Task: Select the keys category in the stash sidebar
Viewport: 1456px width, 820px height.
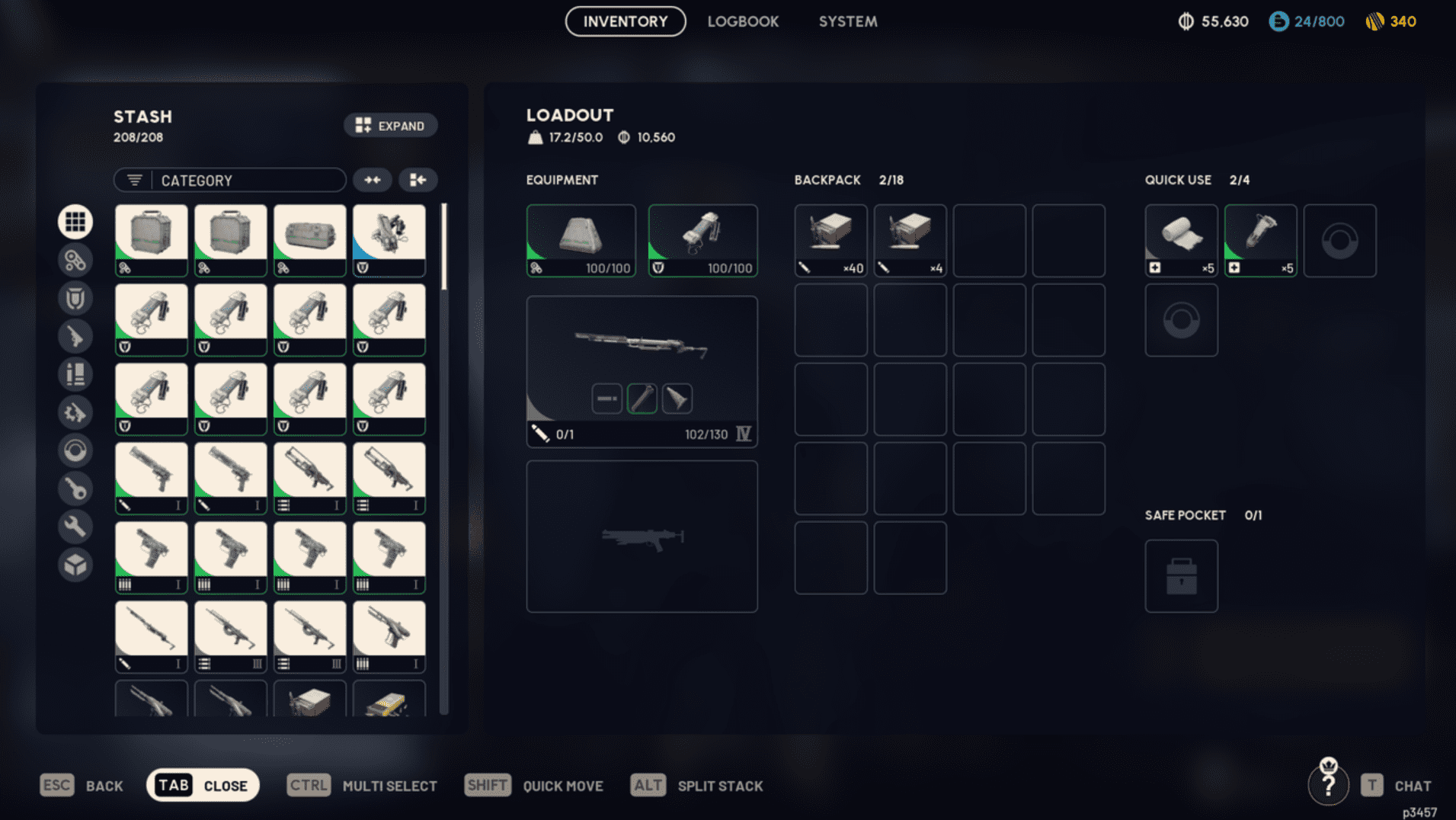Action: 75,488
